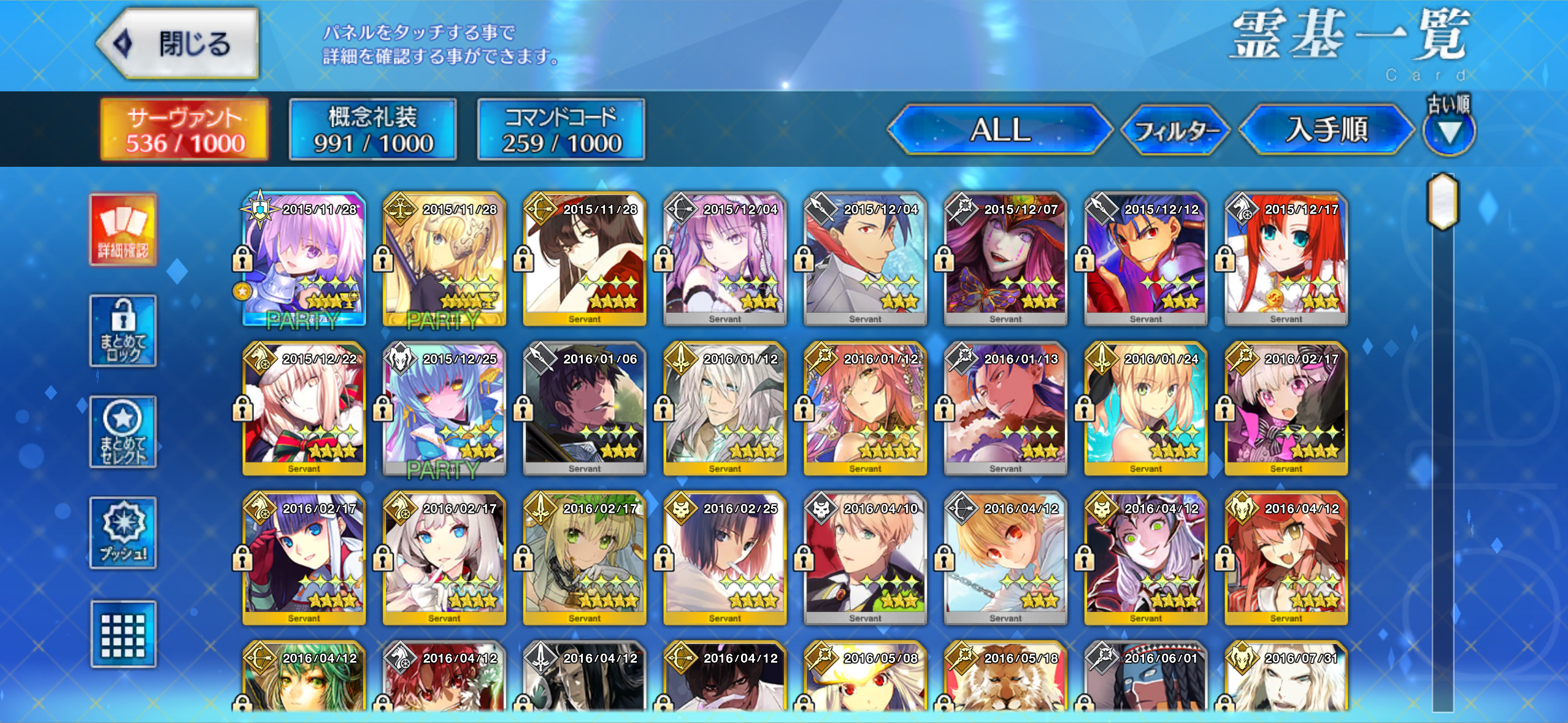Choose the まとめてロック bulk lock button
The image size is (1568, 723).
123,331
